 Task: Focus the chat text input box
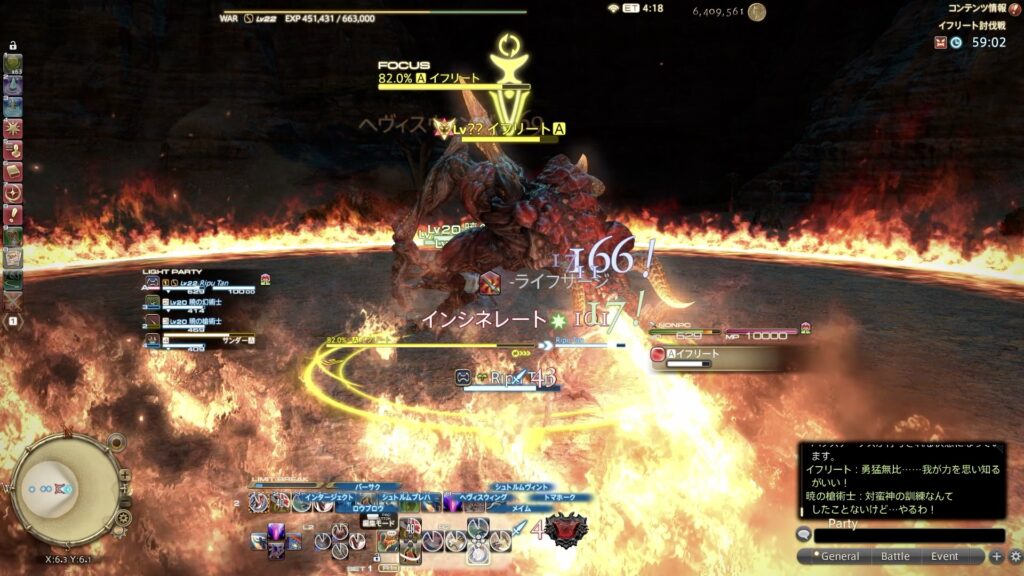pos(908,536)
